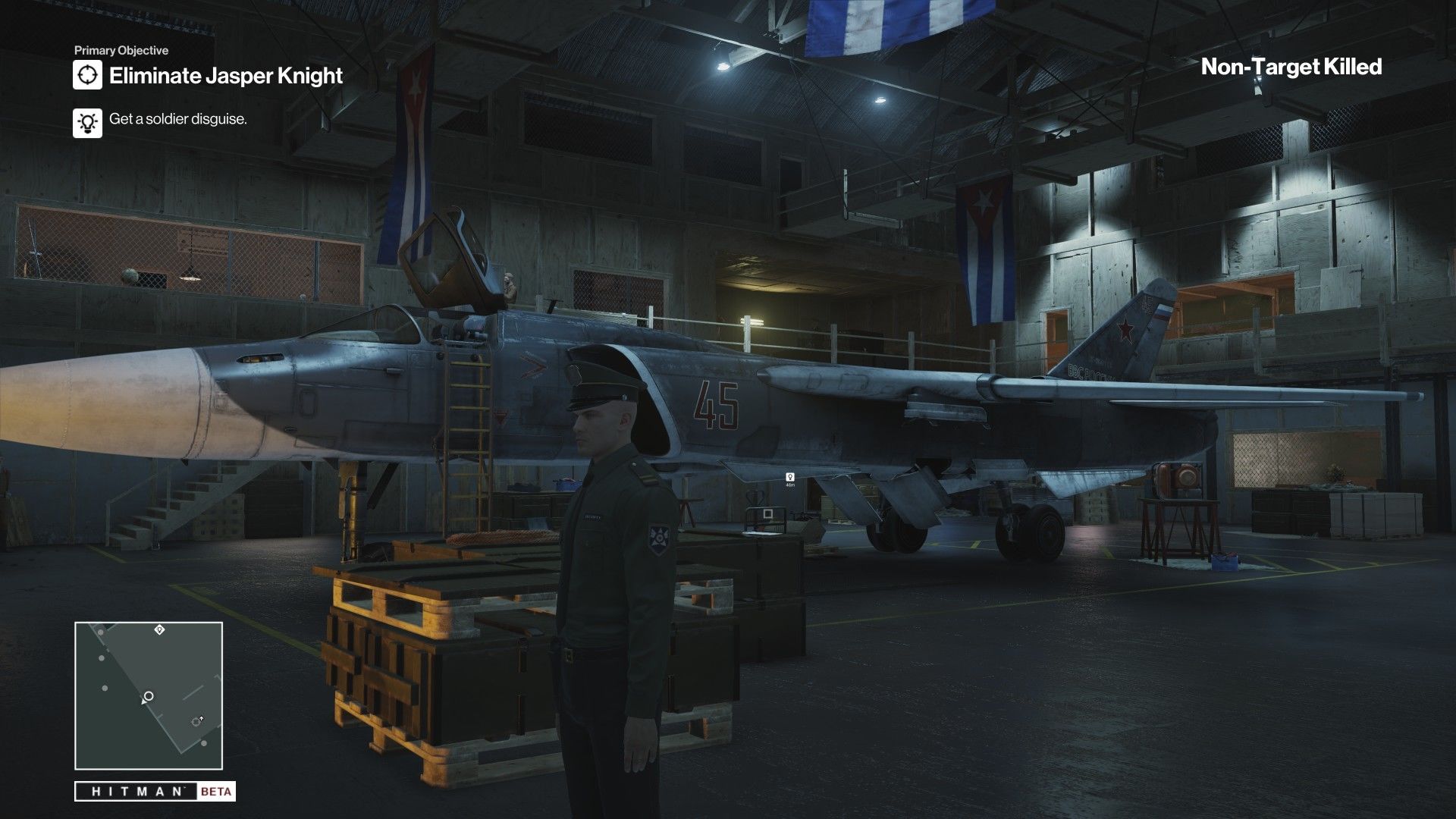Click the Eliminate Jasper Knight objective
The image size is (1456, 819).
click(226, 76)
